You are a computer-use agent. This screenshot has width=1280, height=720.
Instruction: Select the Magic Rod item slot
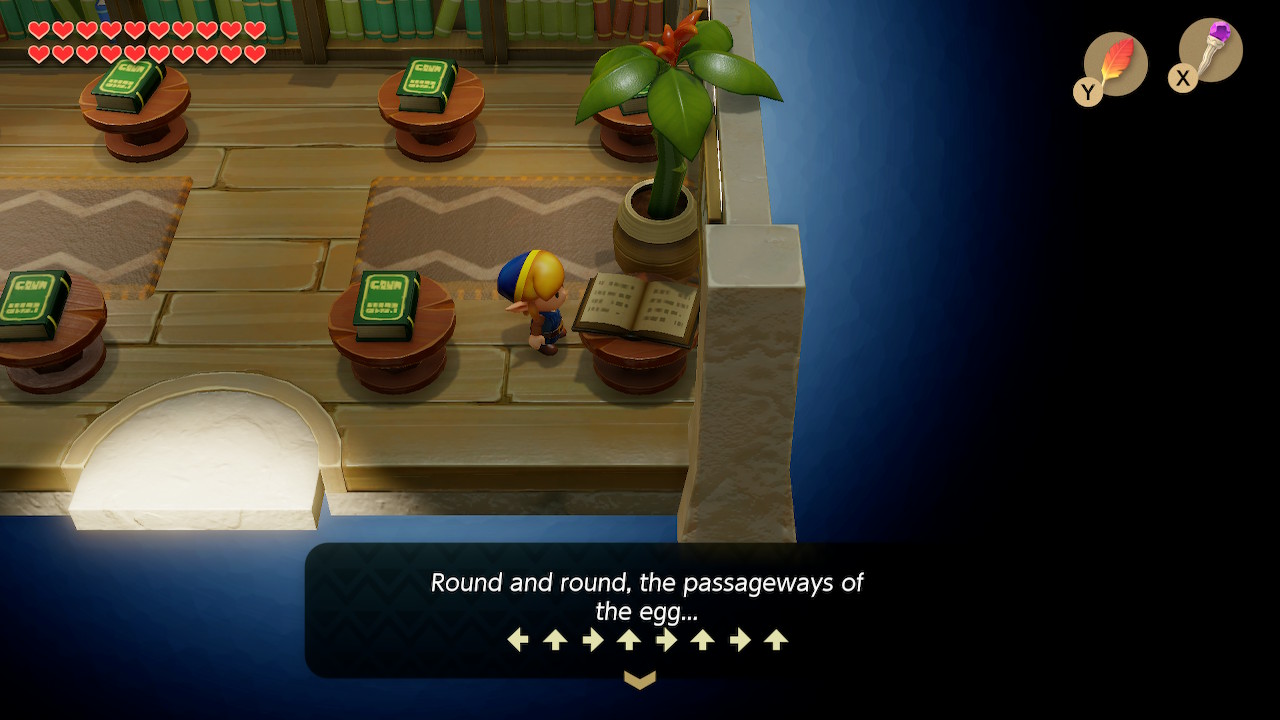coord(1209,50)
